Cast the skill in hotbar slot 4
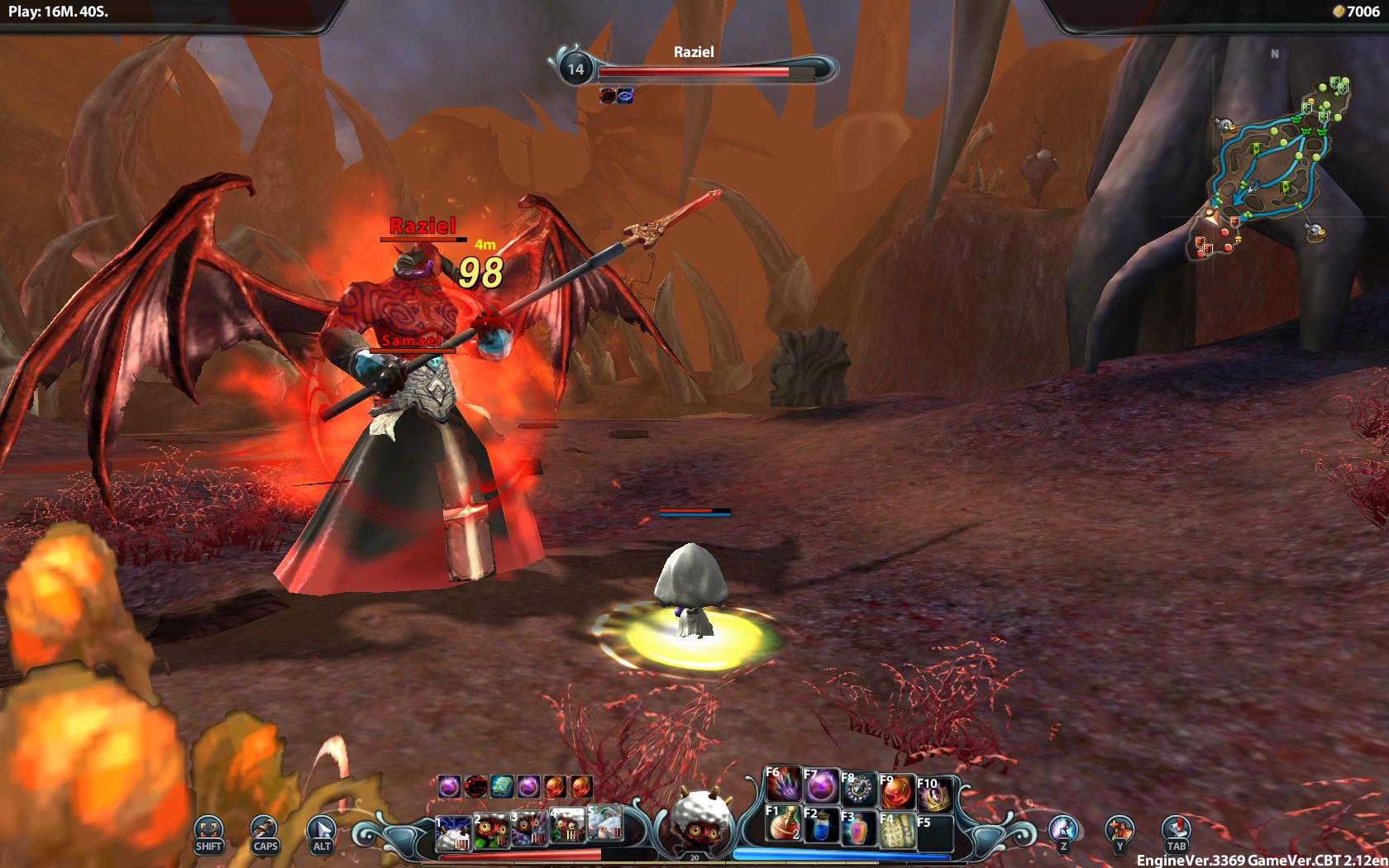The height and width of the screenshot is (868, 1389). coord(567,827)
